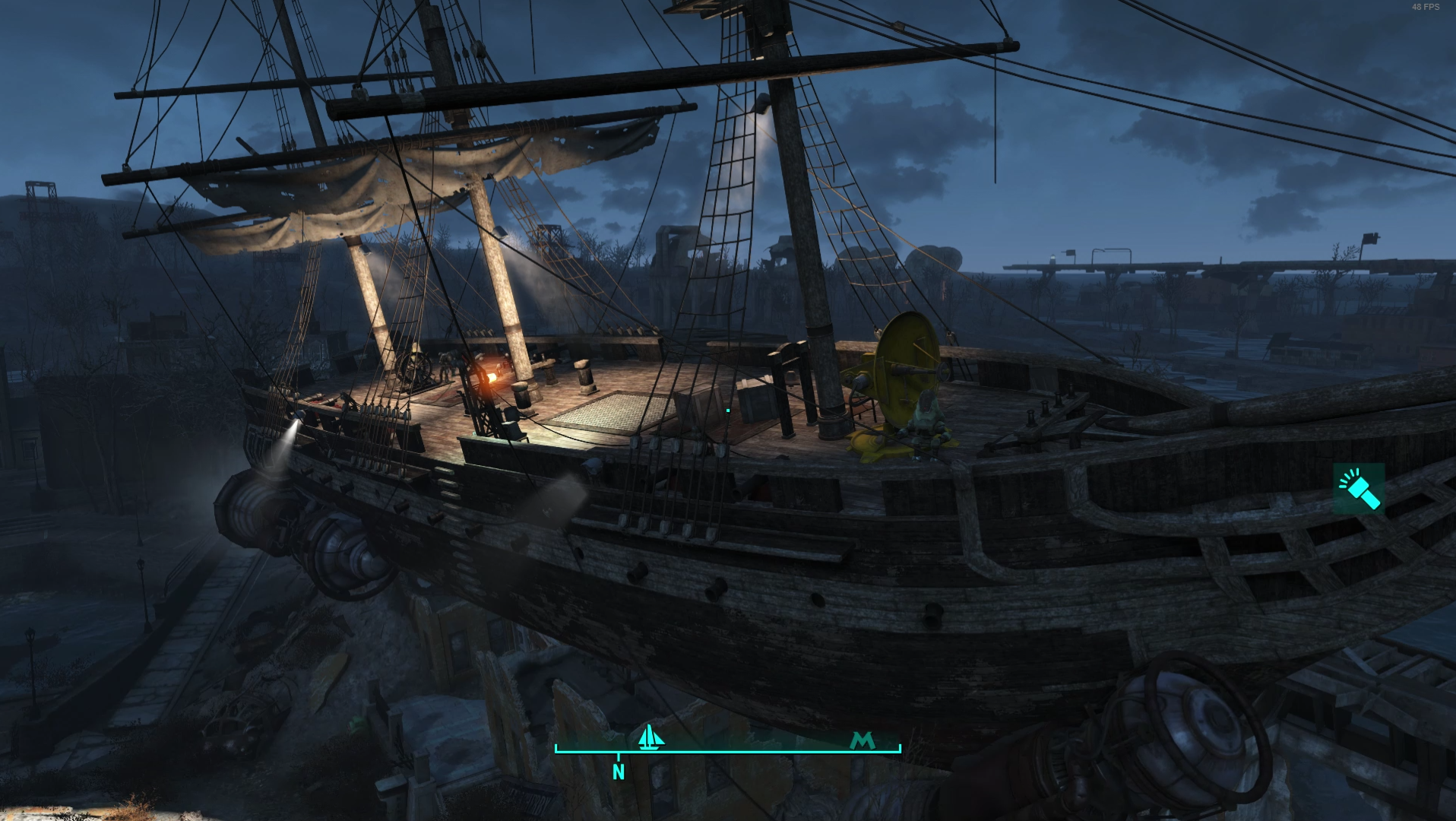
Task: Toggle the flashlight icon
Action: tap(1359, 489)
